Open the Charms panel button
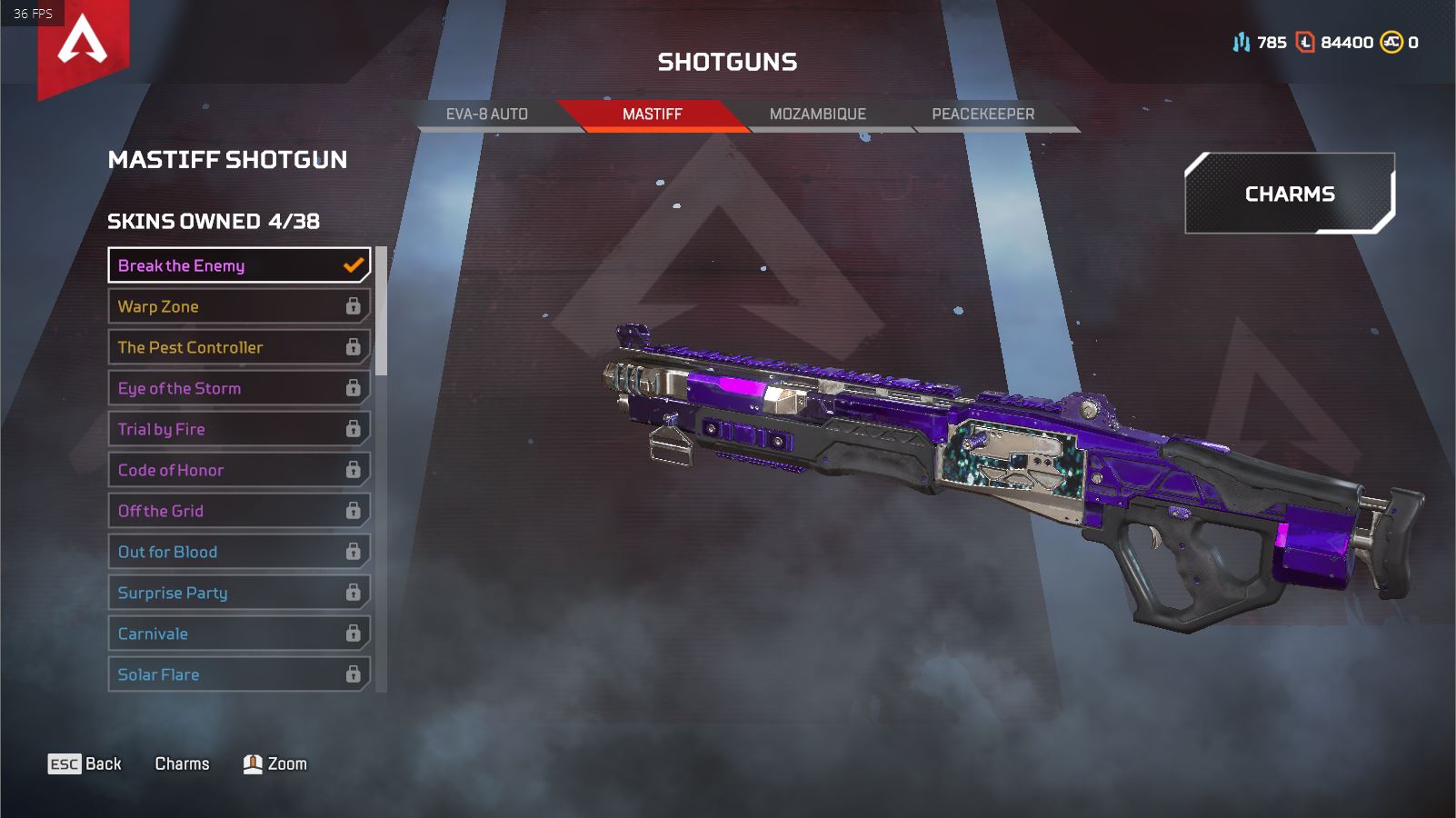The image size is (1456, 818). click(x=1289, y=194)
